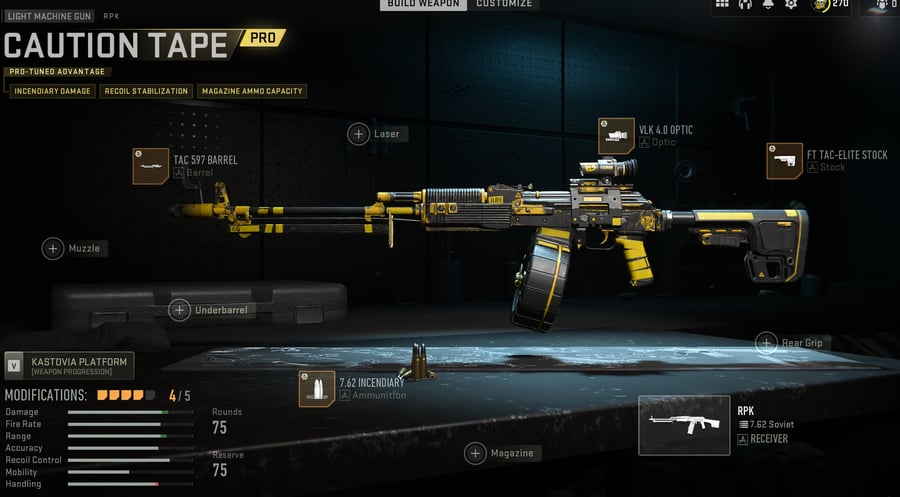Add a Laser attachment

click(x=359, y=134)
